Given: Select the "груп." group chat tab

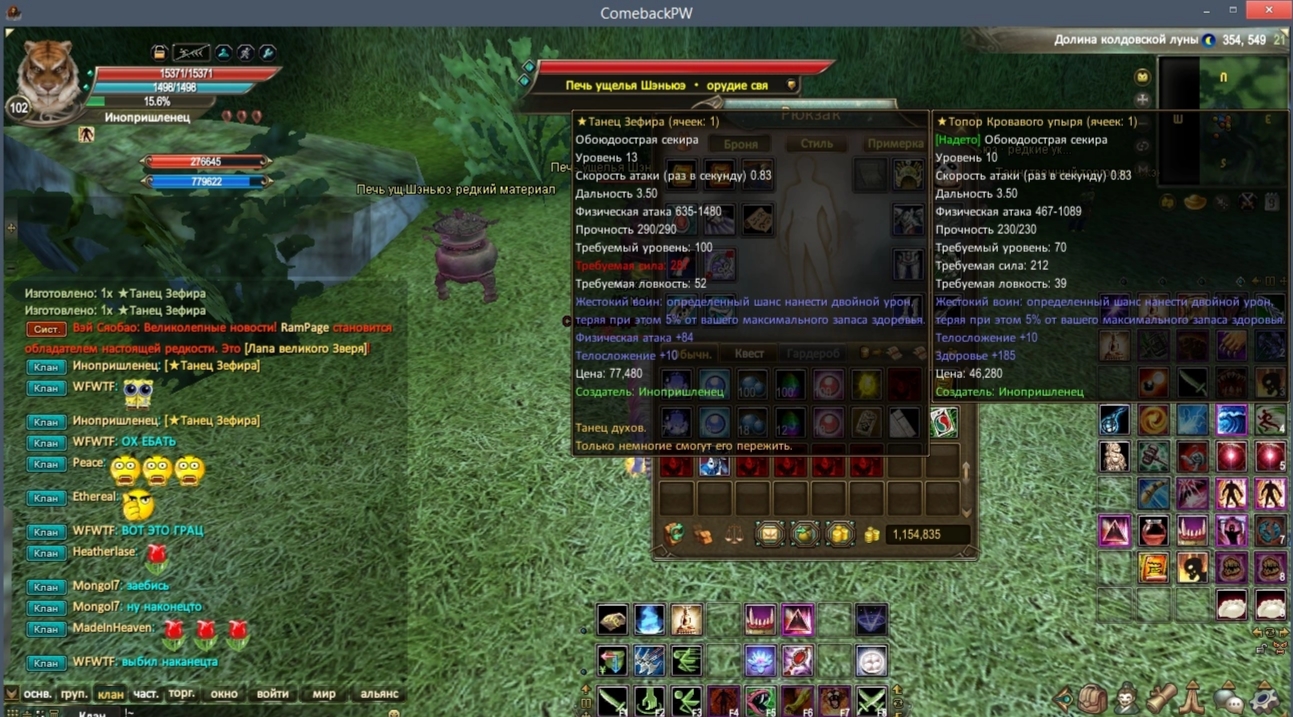Looking at the screenshot, I should click(x=74, y=693).
